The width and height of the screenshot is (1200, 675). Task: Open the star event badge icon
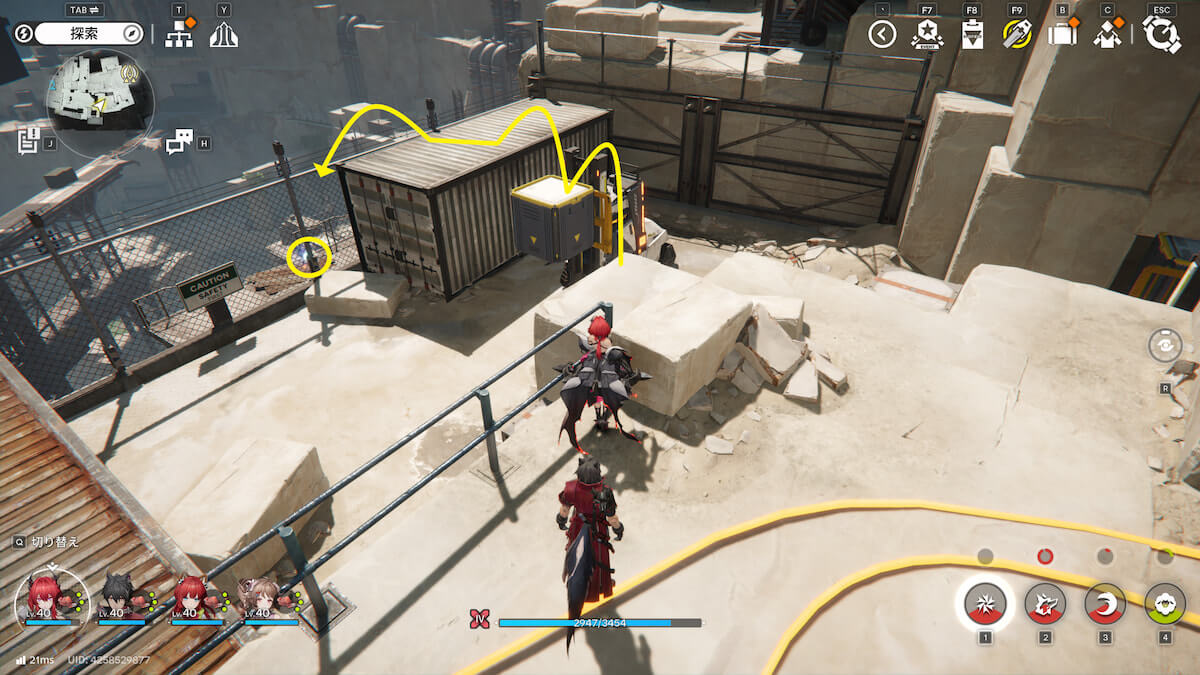click(927, 35)
